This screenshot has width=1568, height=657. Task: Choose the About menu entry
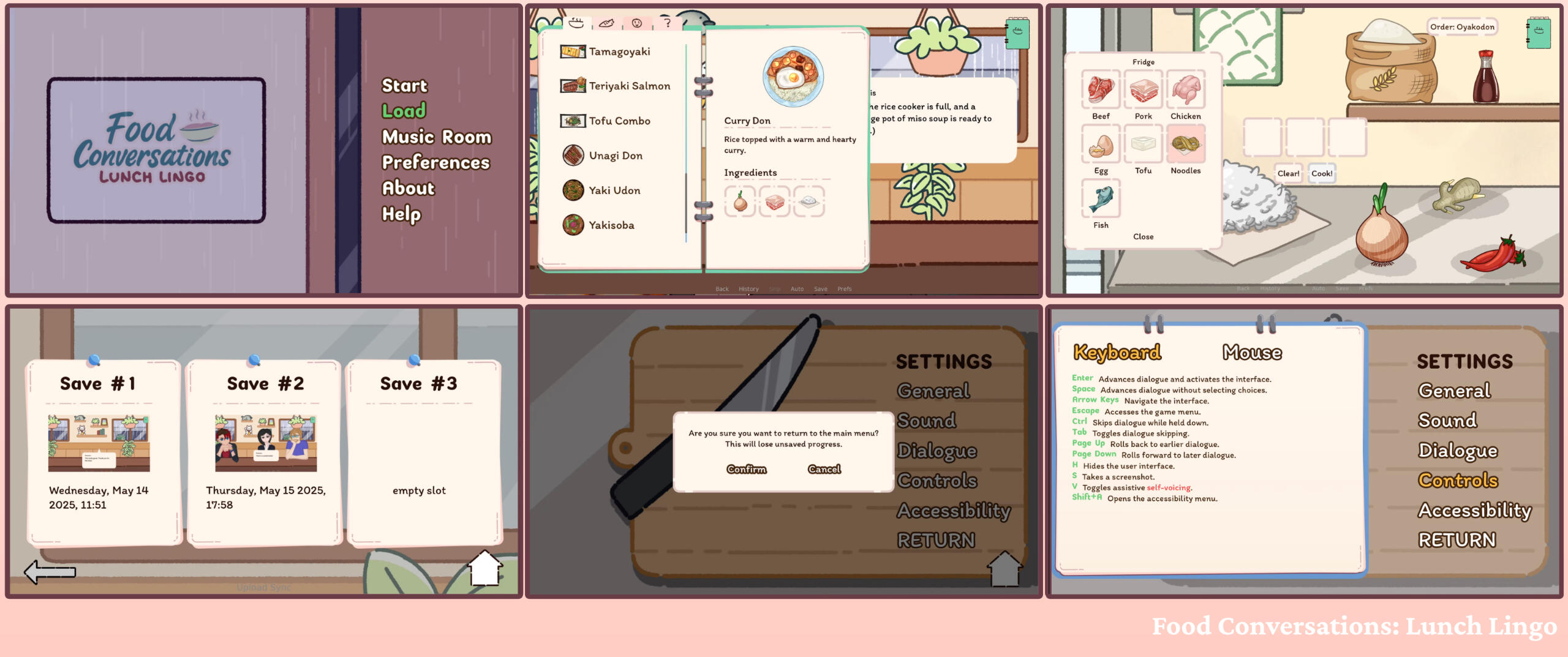click(408, 189)
